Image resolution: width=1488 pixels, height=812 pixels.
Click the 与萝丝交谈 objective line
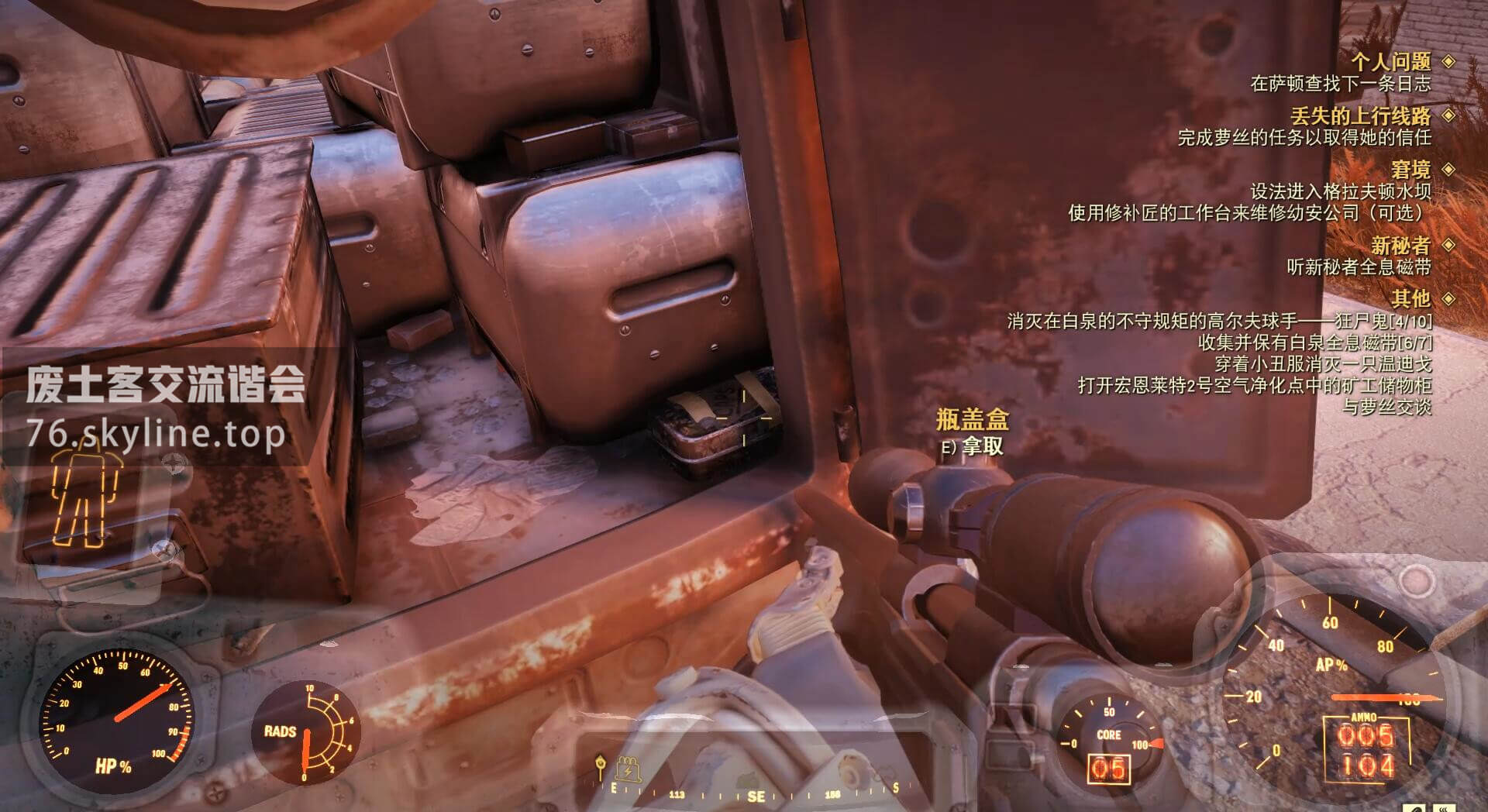pyautogui.click(x=1386, y=406)
